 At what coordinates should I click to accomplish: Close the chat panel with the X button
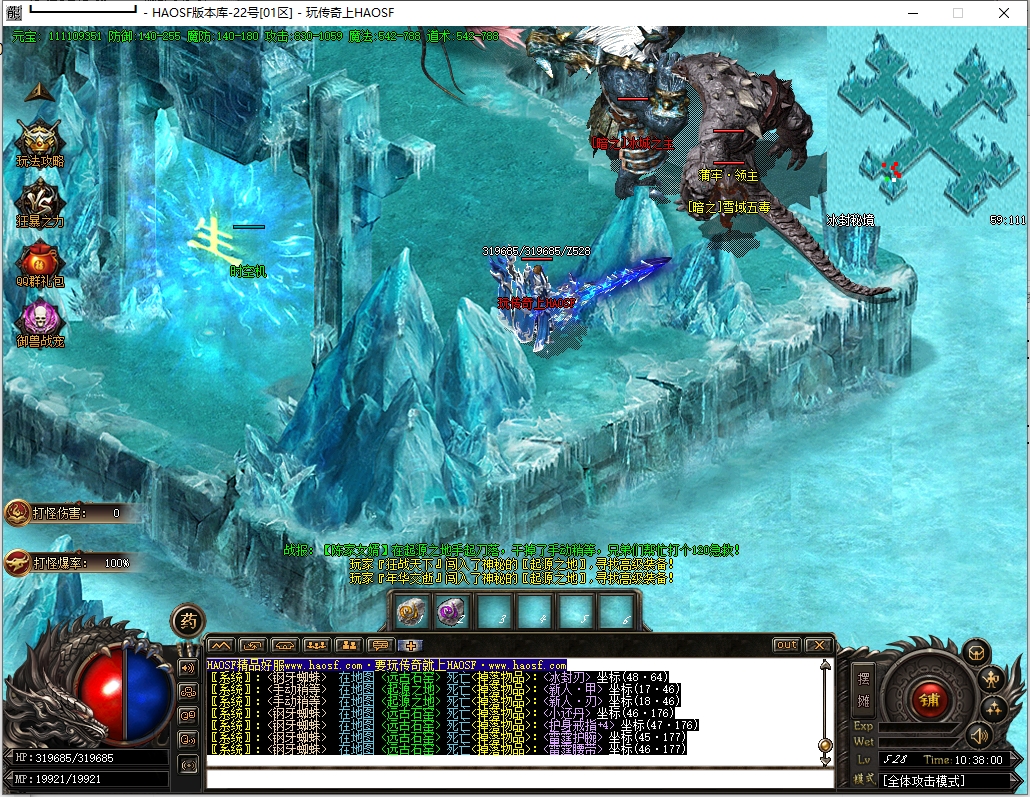click(819, 645)
